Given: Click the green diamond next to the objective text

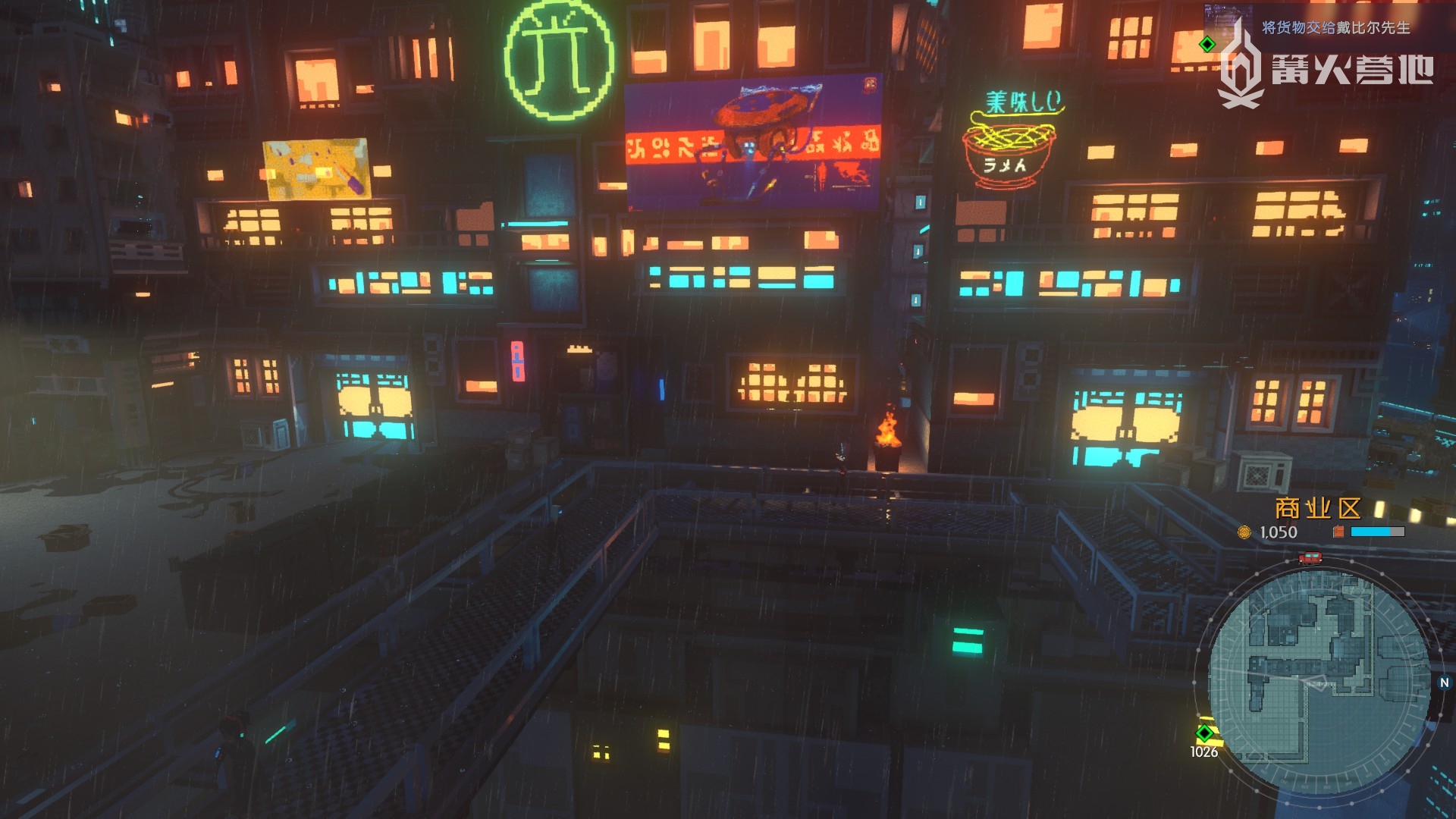Looking at the screenshot, I should point(1207,45).
